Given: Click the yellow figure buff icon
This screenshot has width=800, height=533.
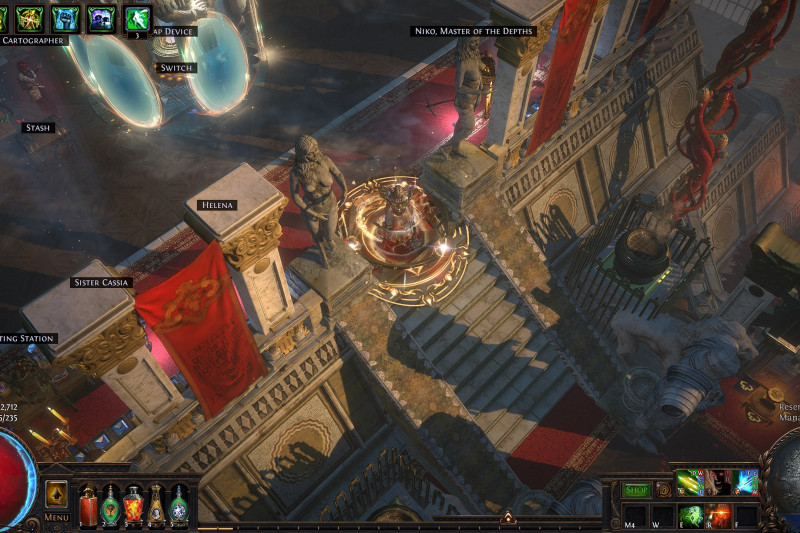Looking at the screenshot, I should [29, 18].
